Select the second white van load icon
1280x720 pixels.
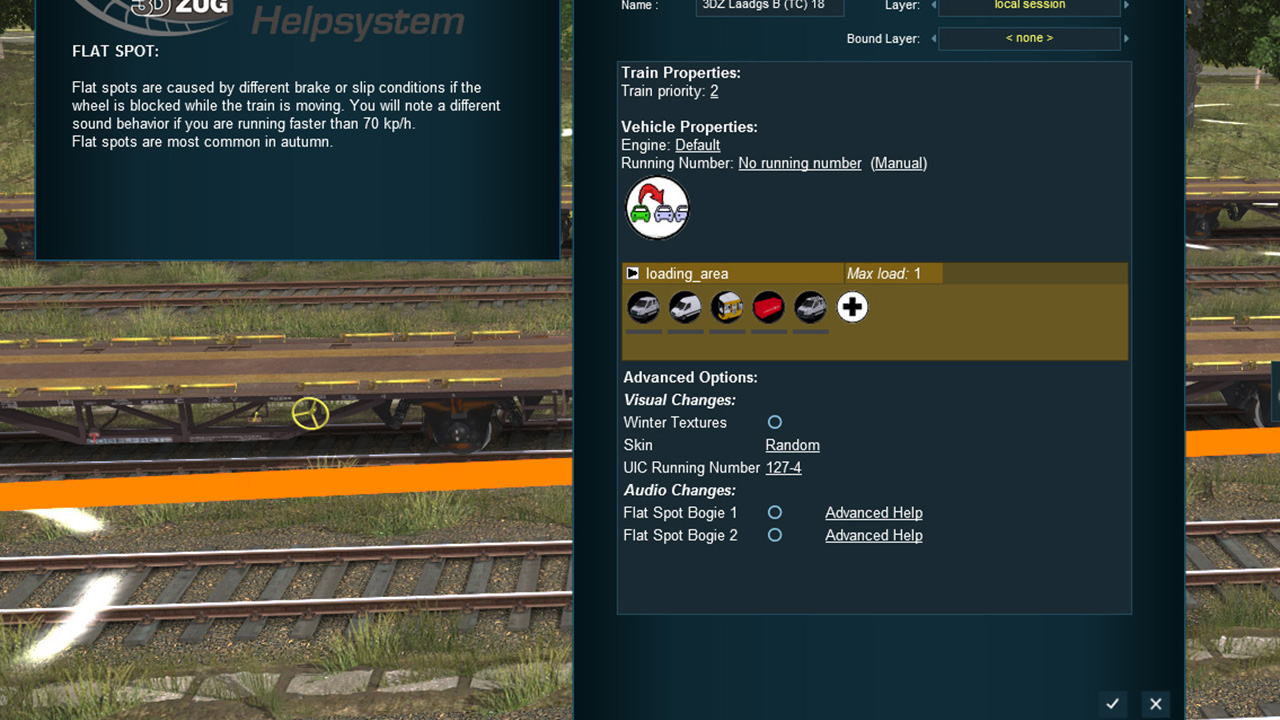point(685,307)
